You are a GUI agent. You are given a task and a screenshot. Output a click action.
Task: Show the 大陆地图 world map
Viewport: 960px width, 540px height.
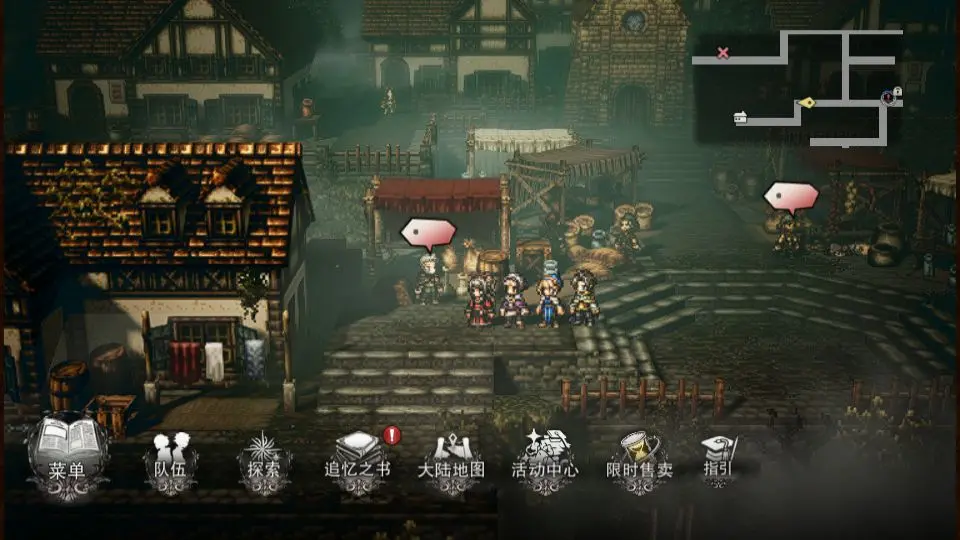(x=451, y=460)
